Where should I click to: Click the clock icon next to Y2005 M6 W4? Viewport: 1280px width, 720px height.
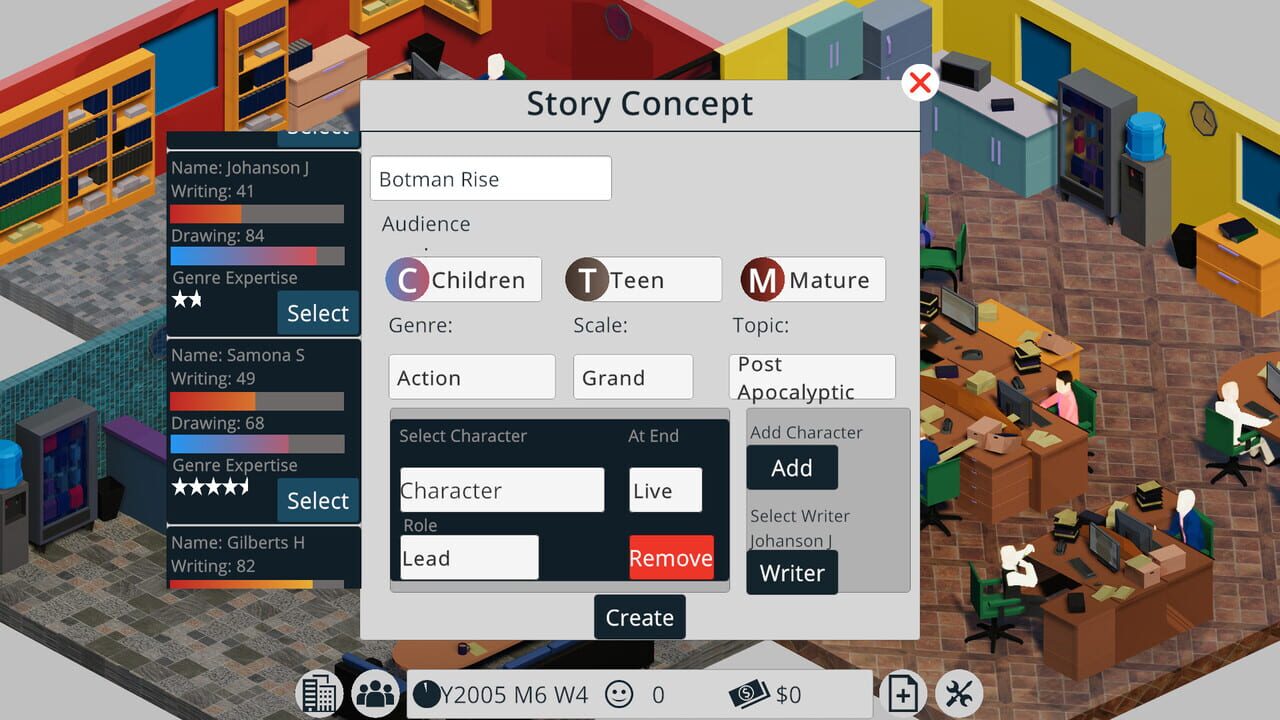pyautogui.click(x=428, y=693)
